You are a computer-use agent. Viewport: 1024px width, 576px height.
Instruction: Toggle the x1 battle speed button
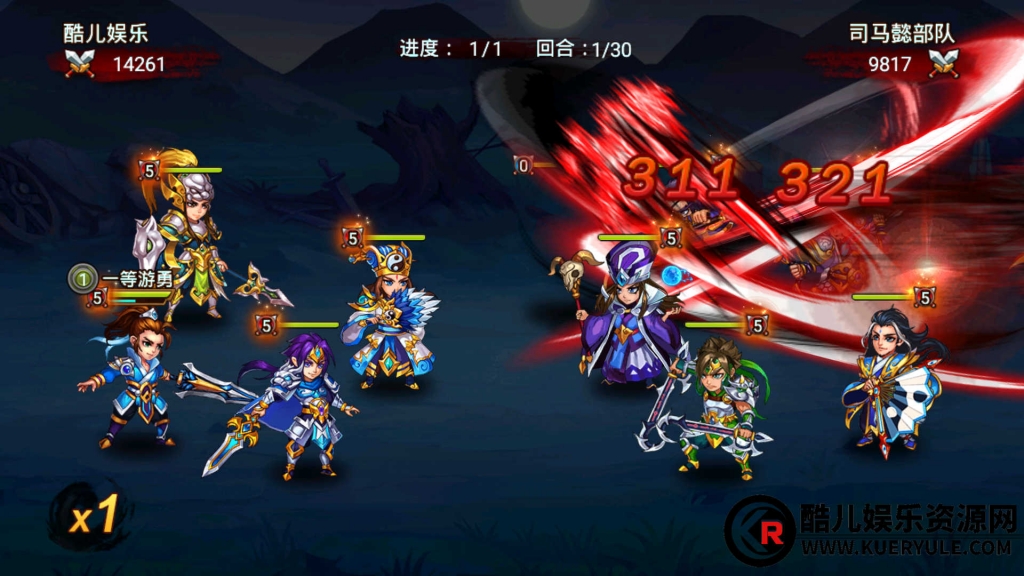[92, 514]
